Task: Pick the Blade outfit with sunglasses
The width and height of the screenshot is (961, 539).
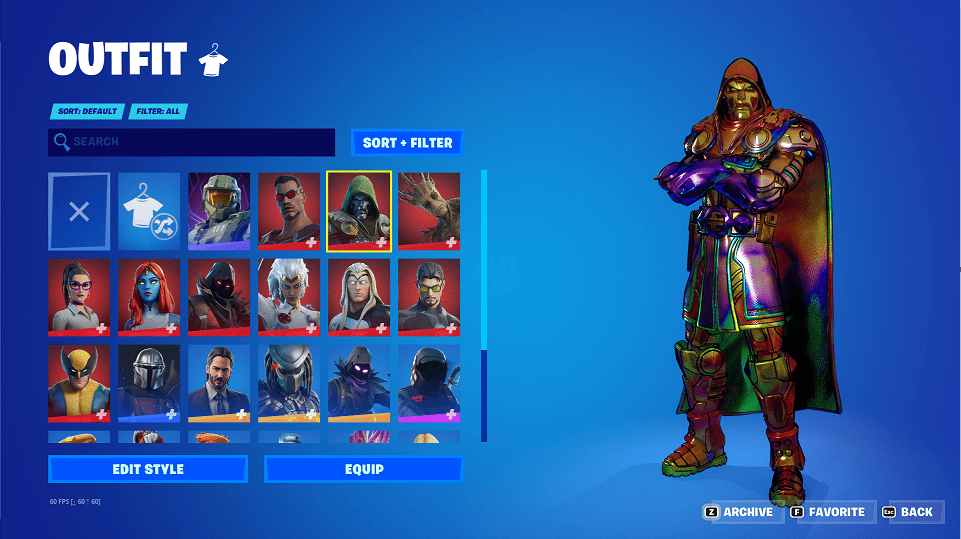Action: [x=289, y=211]
